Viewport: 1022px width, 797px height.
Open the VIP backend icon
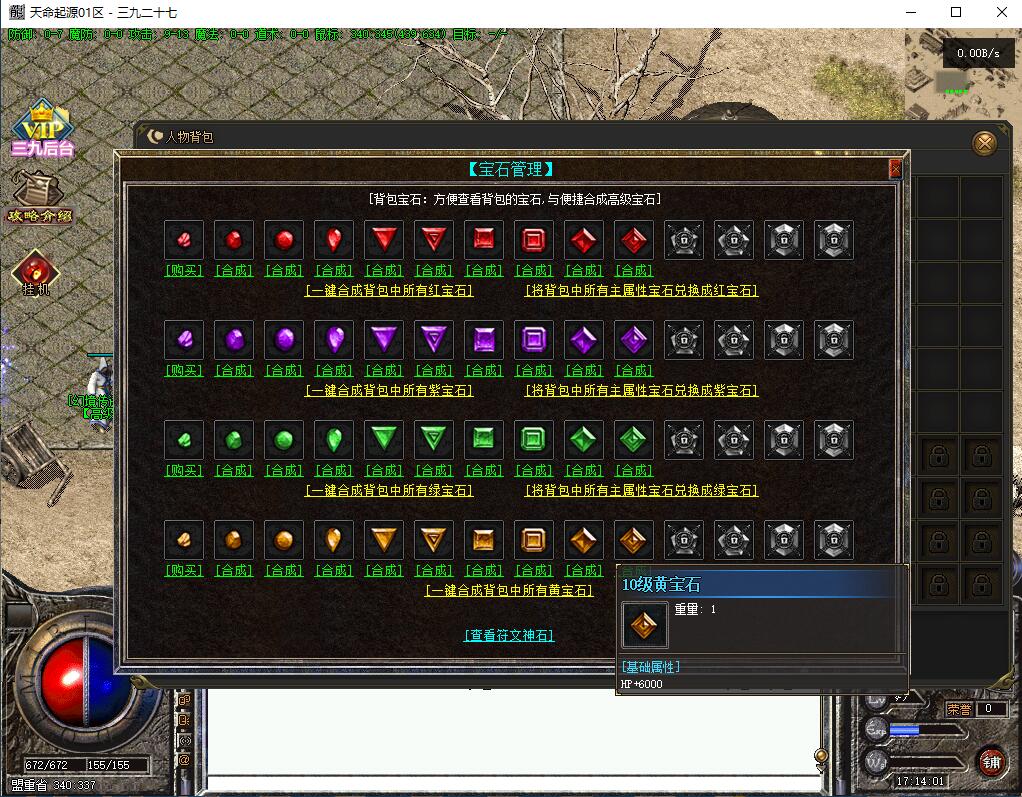coord(42,130)
